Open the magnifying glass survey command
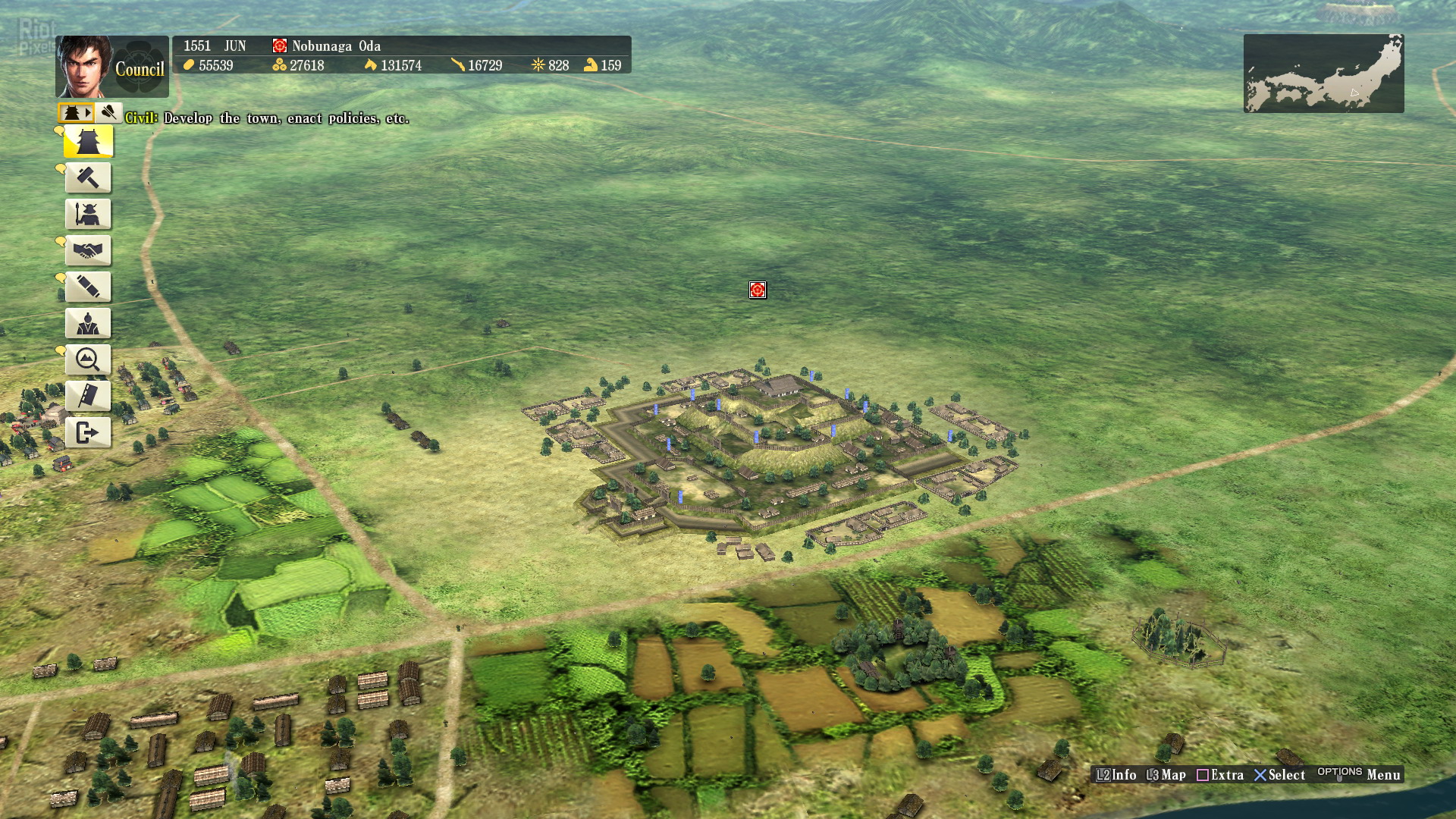Screen dimensions: 1456x819 pos(88,359)
